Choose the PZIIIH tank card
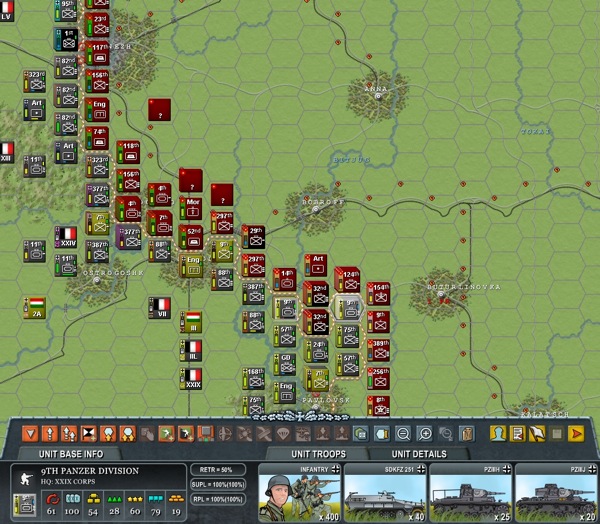 pyautogui.click(x=471, y=493)
